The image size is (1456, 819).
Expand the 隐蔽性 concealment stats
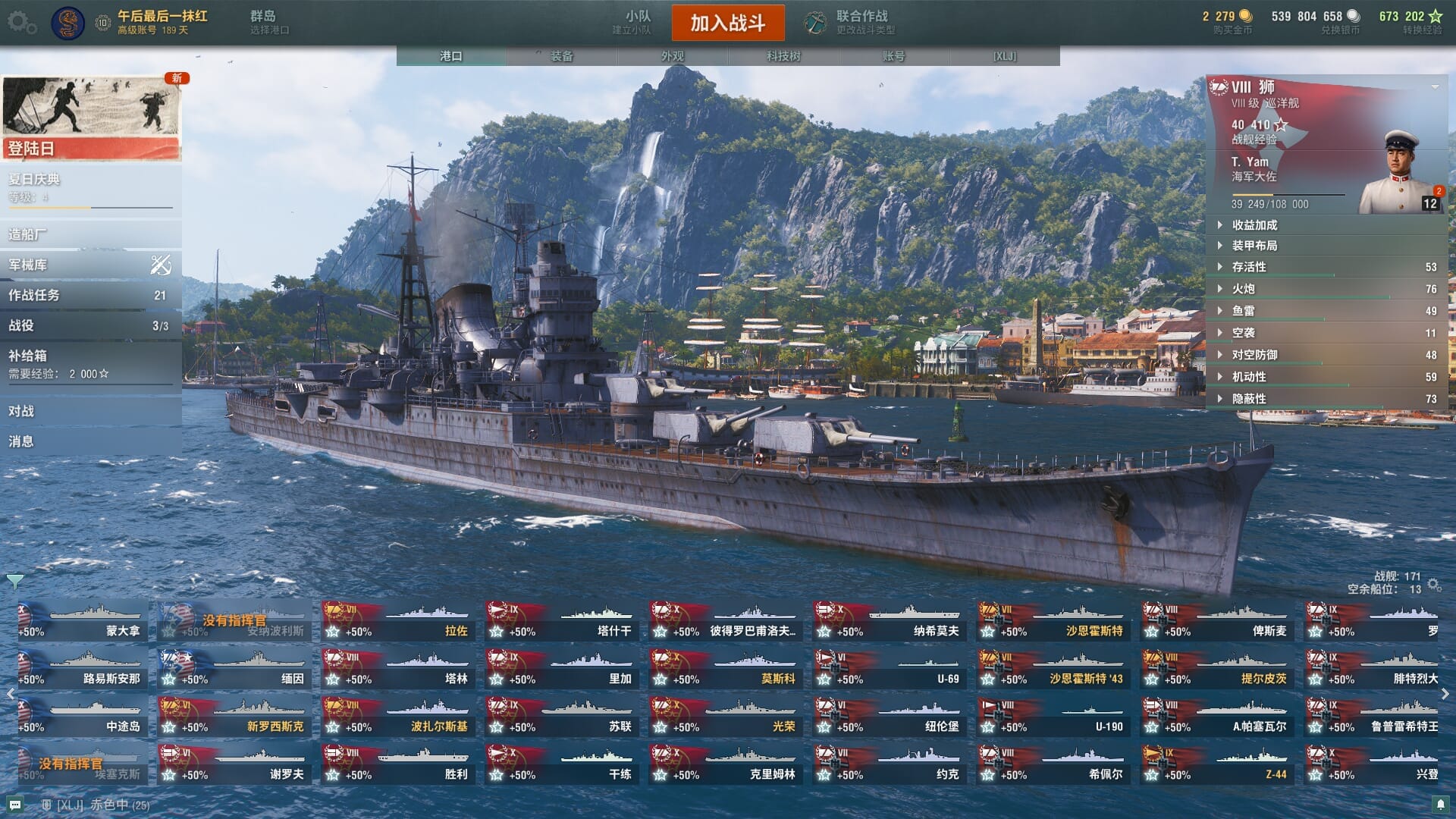click(1248, 399)
